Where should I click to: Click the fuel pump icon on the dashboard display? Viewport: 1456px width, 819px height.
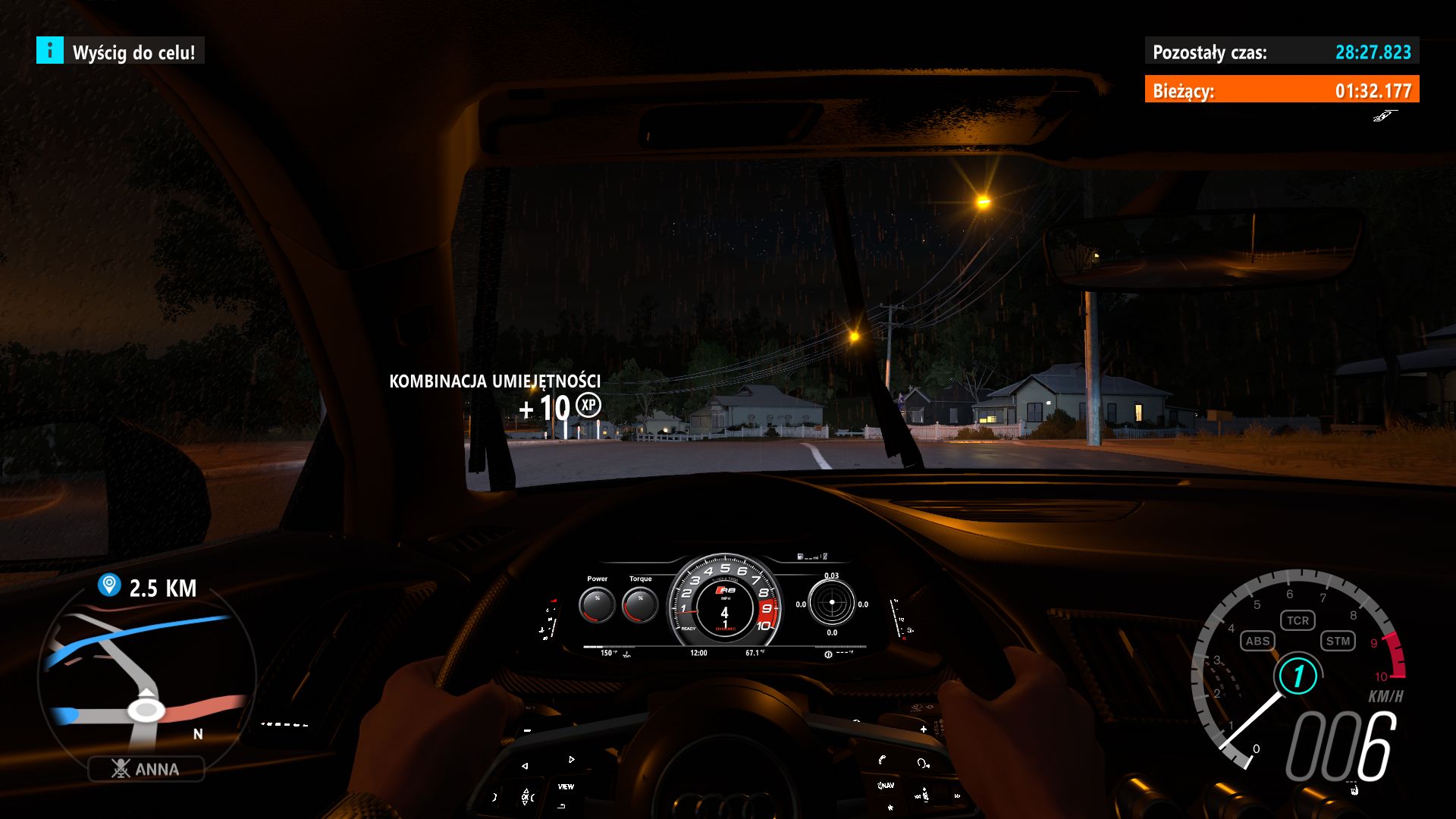800,556
